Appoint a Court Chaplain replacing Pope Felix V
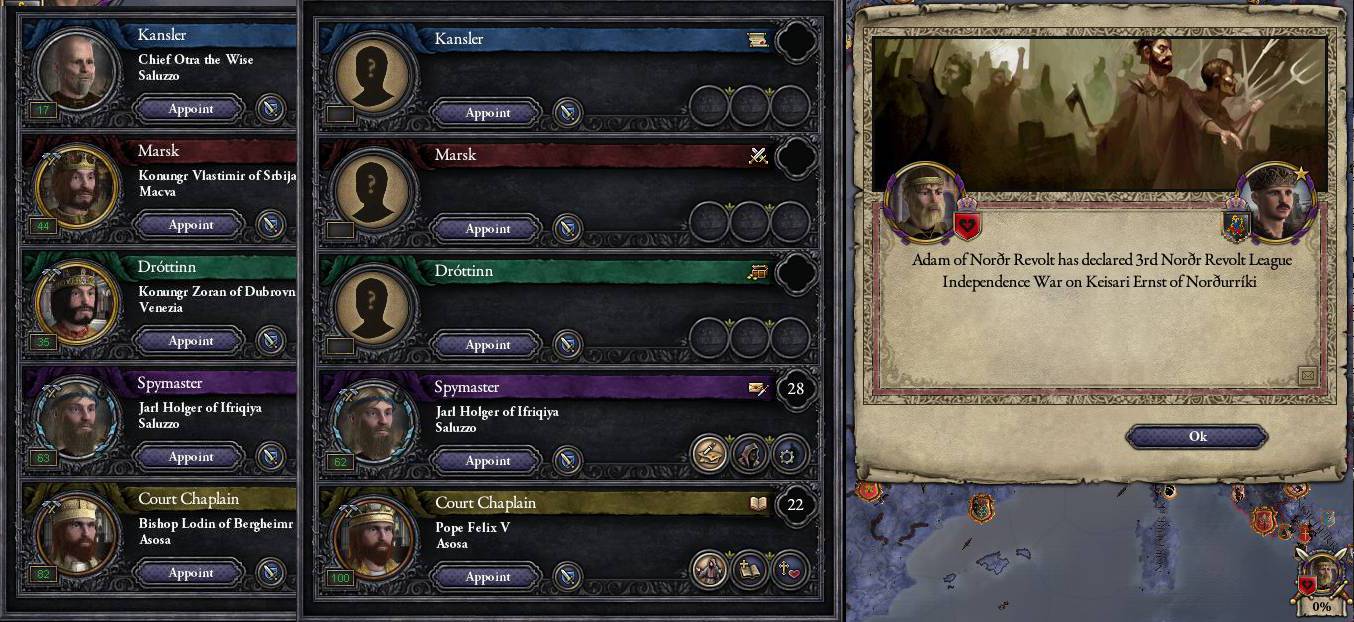1354x622 pixels. [488, 577]
